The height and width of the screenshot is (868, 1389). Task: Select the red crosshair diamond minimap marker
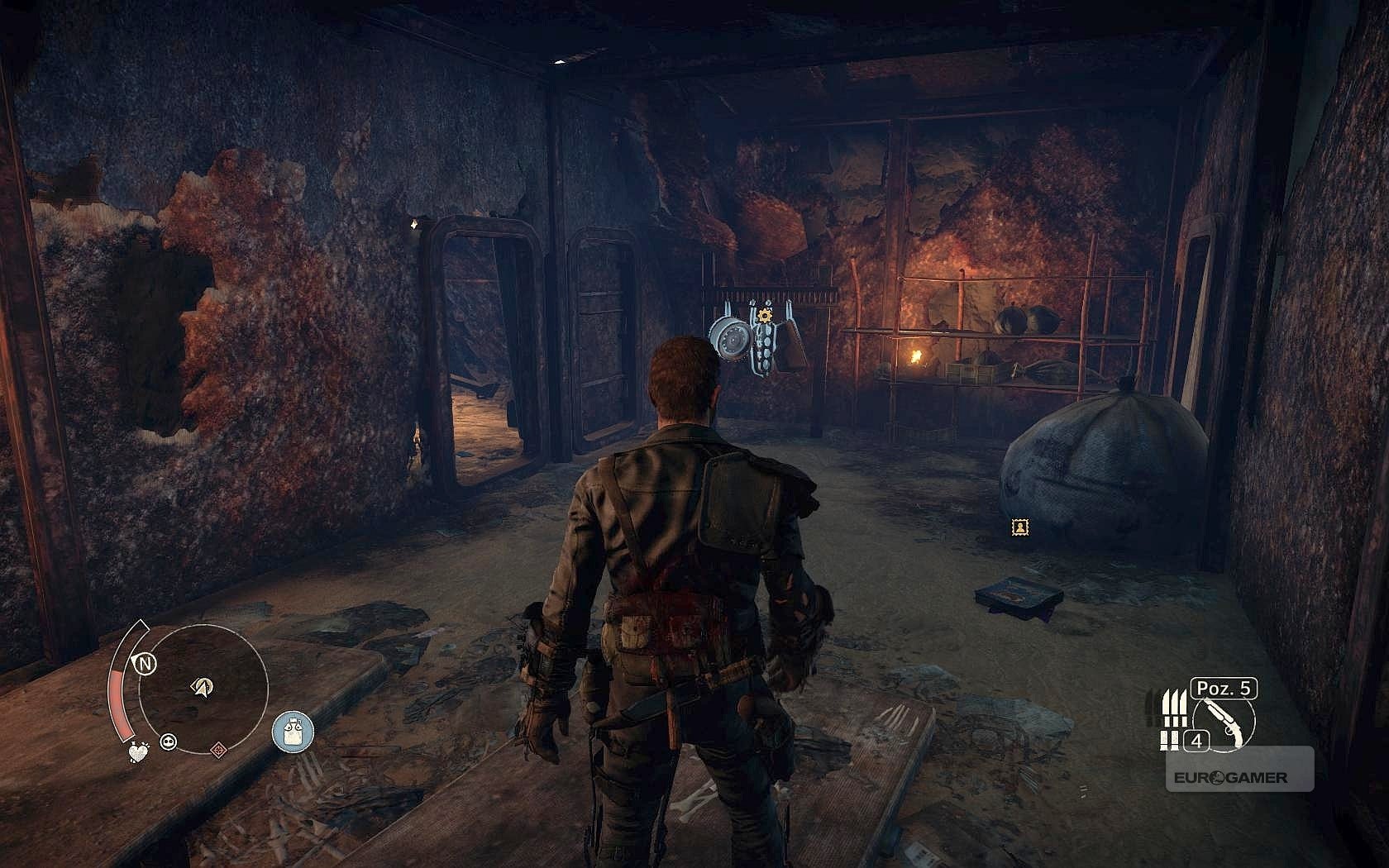(219, 750)
